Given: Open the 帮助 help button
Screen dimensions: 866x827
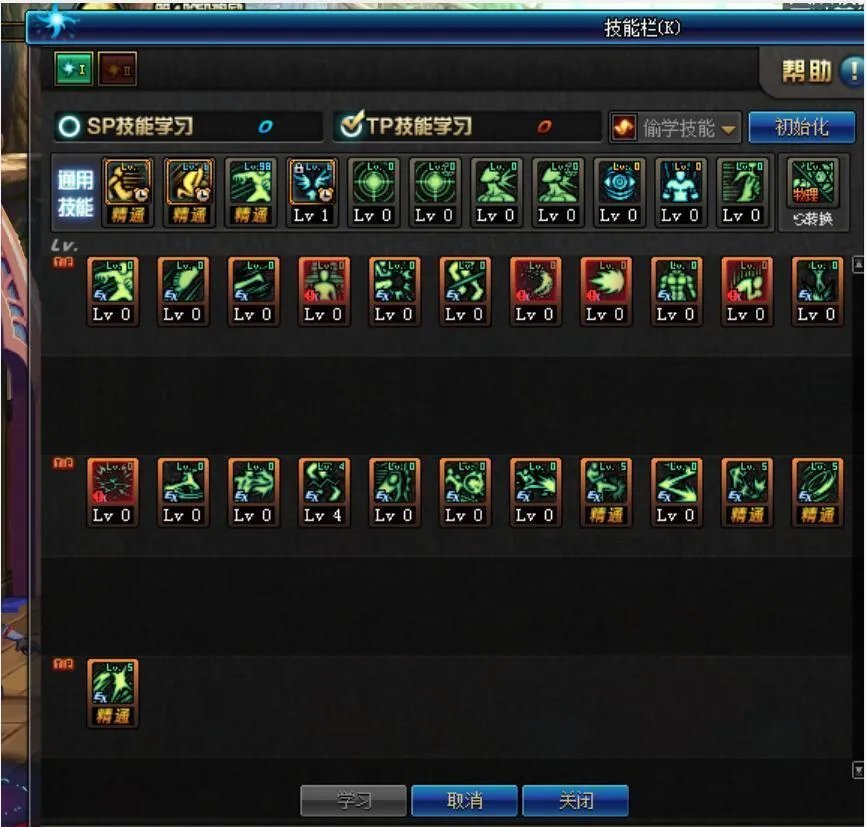Looking at the screenshot, I should click(x=820, y=71).
